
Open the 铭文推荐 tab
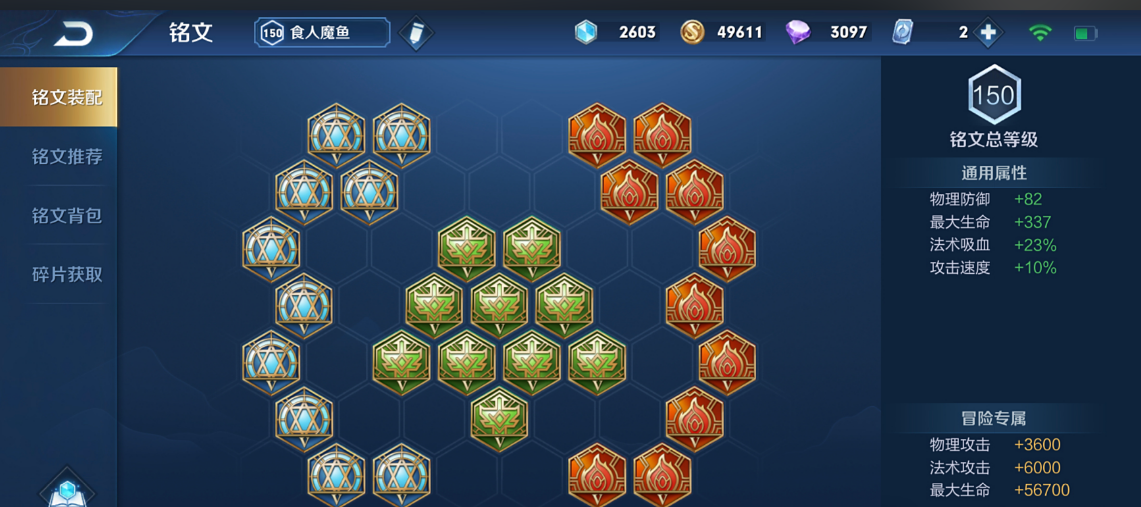coord(66,157)
